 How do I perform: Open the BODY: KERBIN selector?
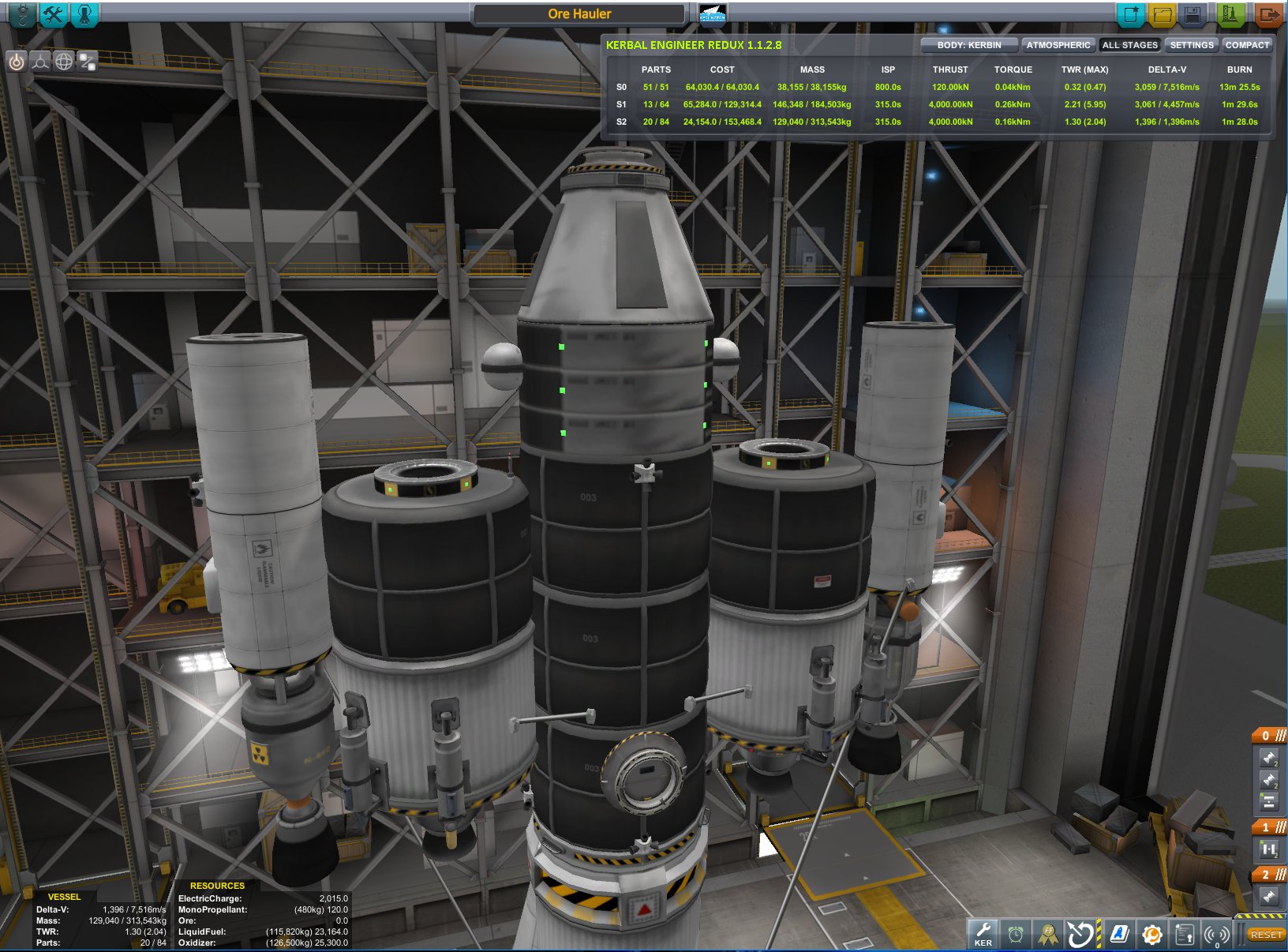coord(970,45)
